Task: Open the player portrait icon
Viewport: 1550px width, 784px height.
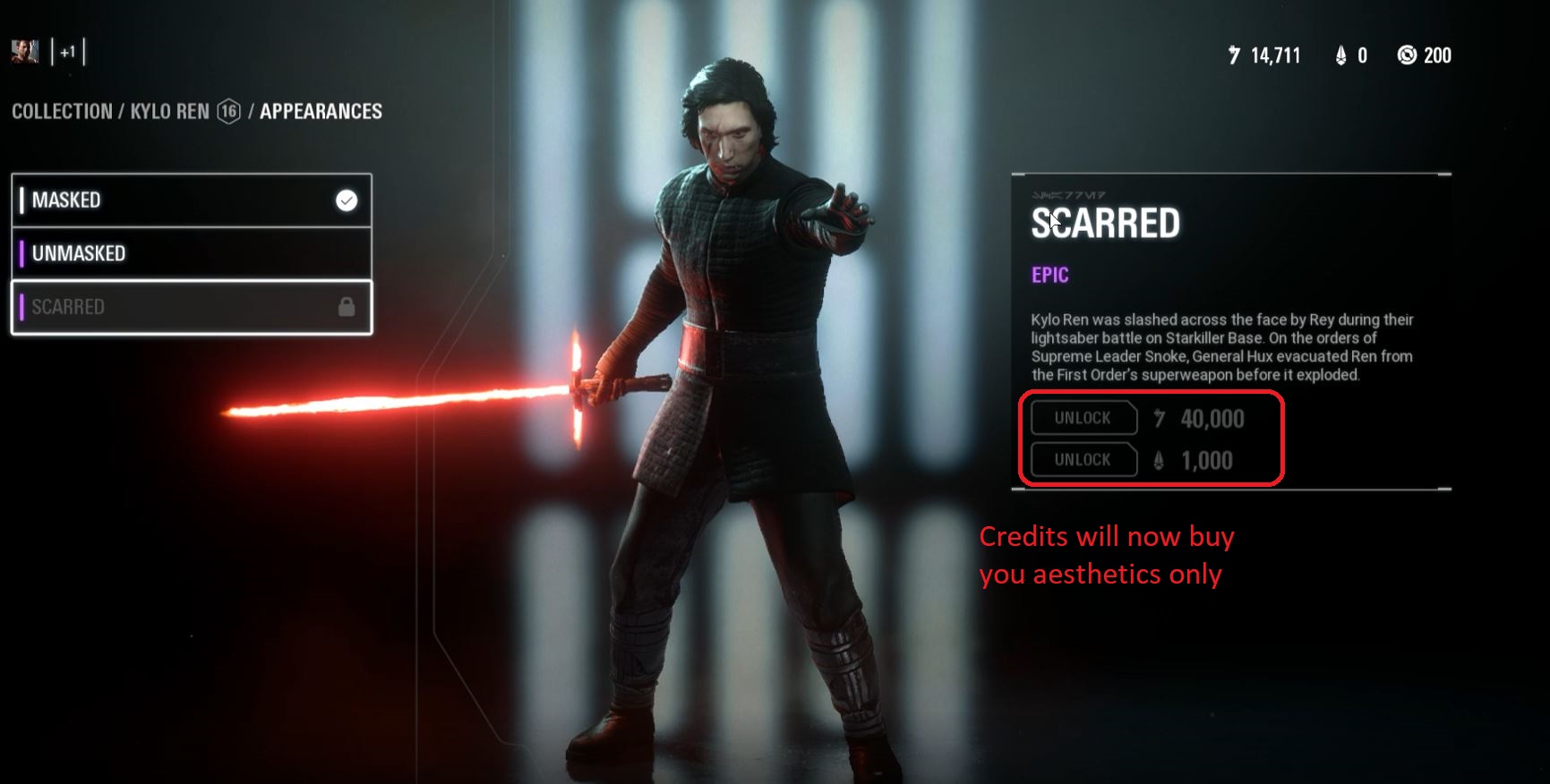Action: pyautogui.click(x=24, y=53)
